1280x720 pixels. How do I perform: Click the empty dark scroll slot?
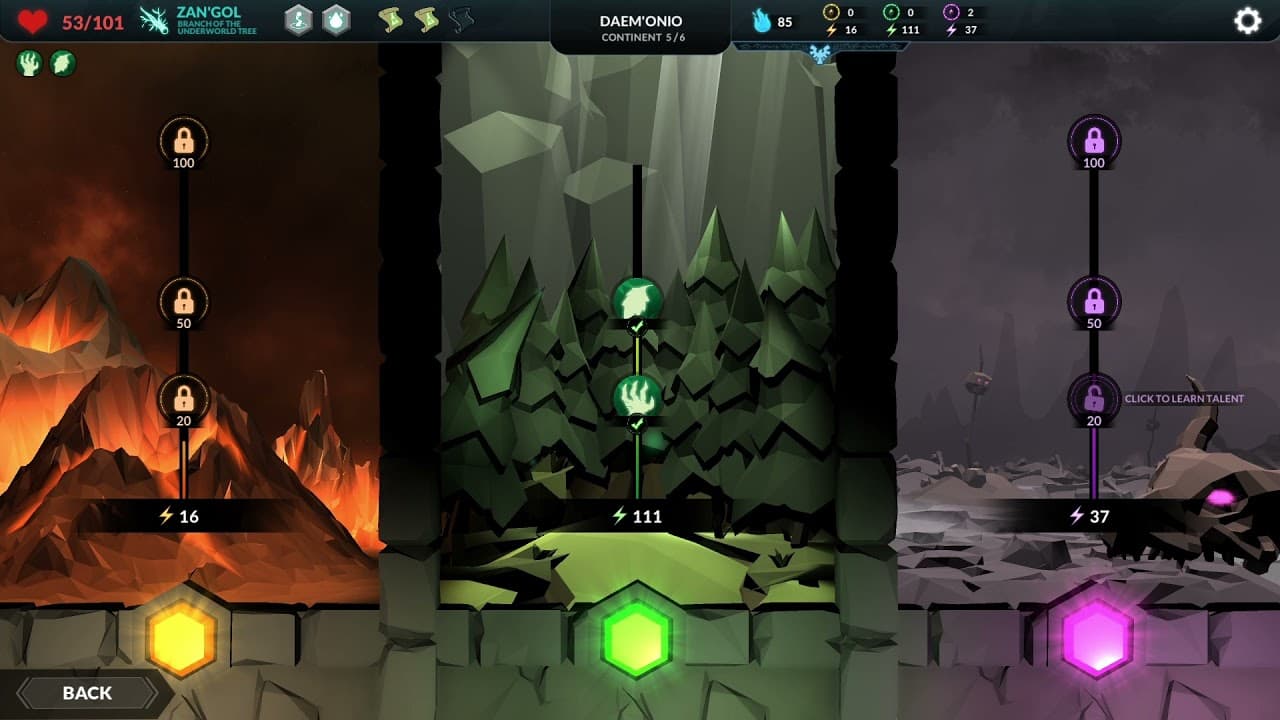(461, 20)
